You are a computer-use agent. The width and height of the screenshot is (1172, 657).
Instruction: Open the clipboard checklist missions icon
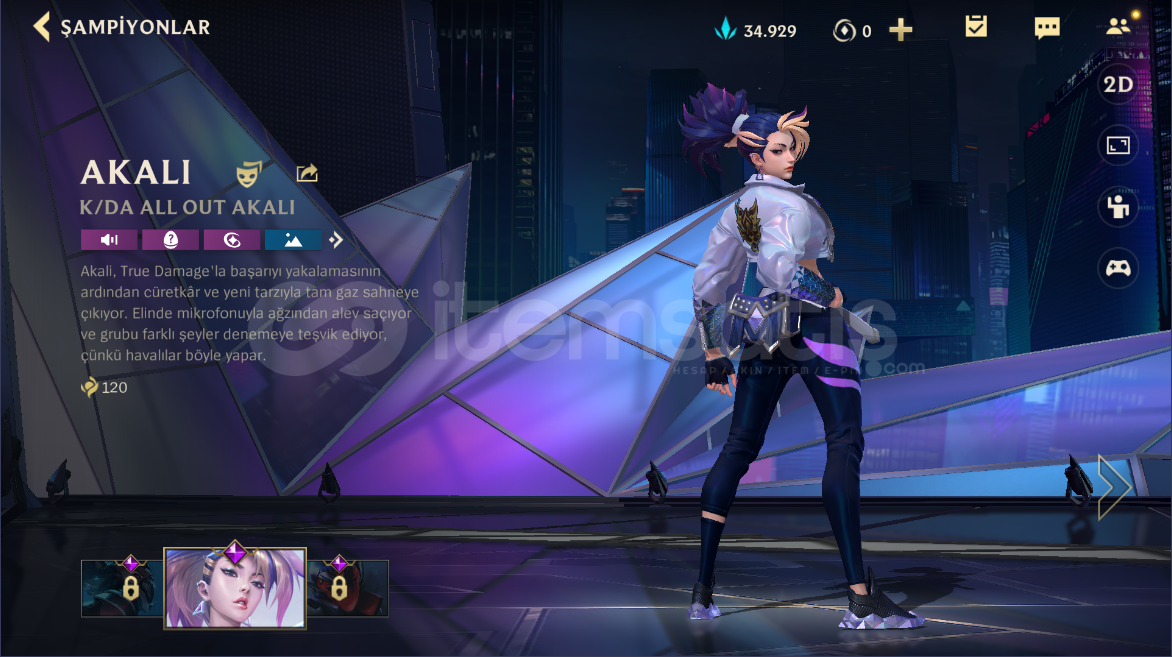[x=976, y=27]
